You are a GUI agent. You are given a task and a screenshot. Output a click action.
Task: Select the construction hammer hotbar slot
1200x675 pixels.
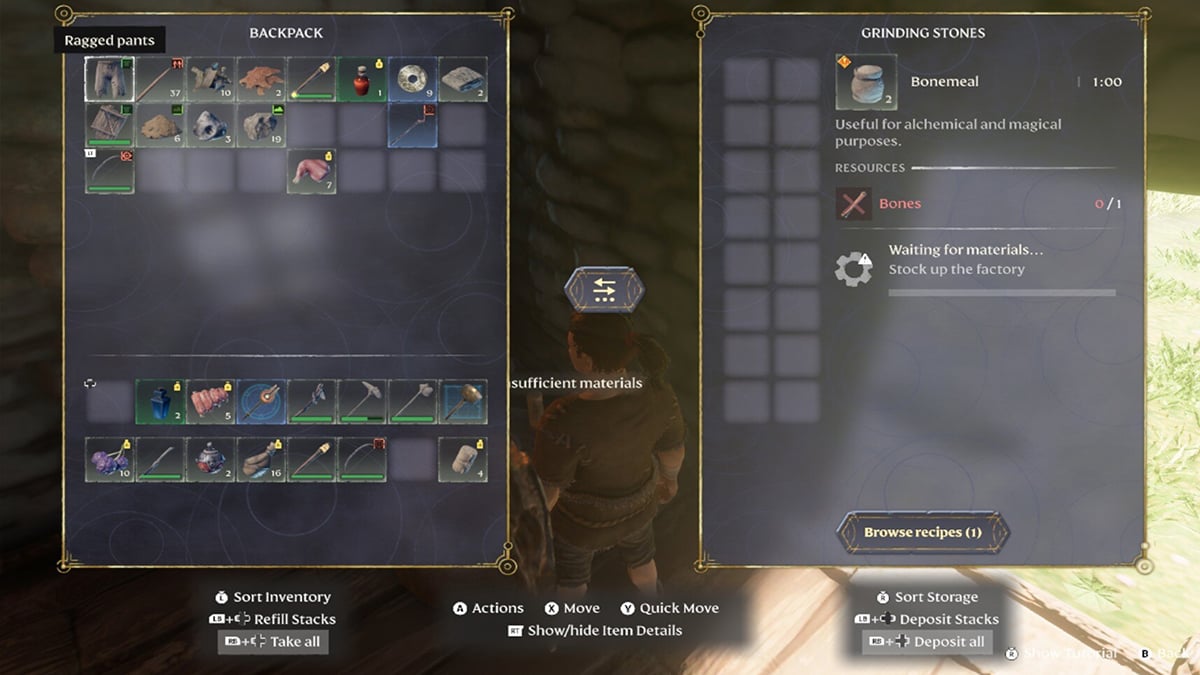462,400
